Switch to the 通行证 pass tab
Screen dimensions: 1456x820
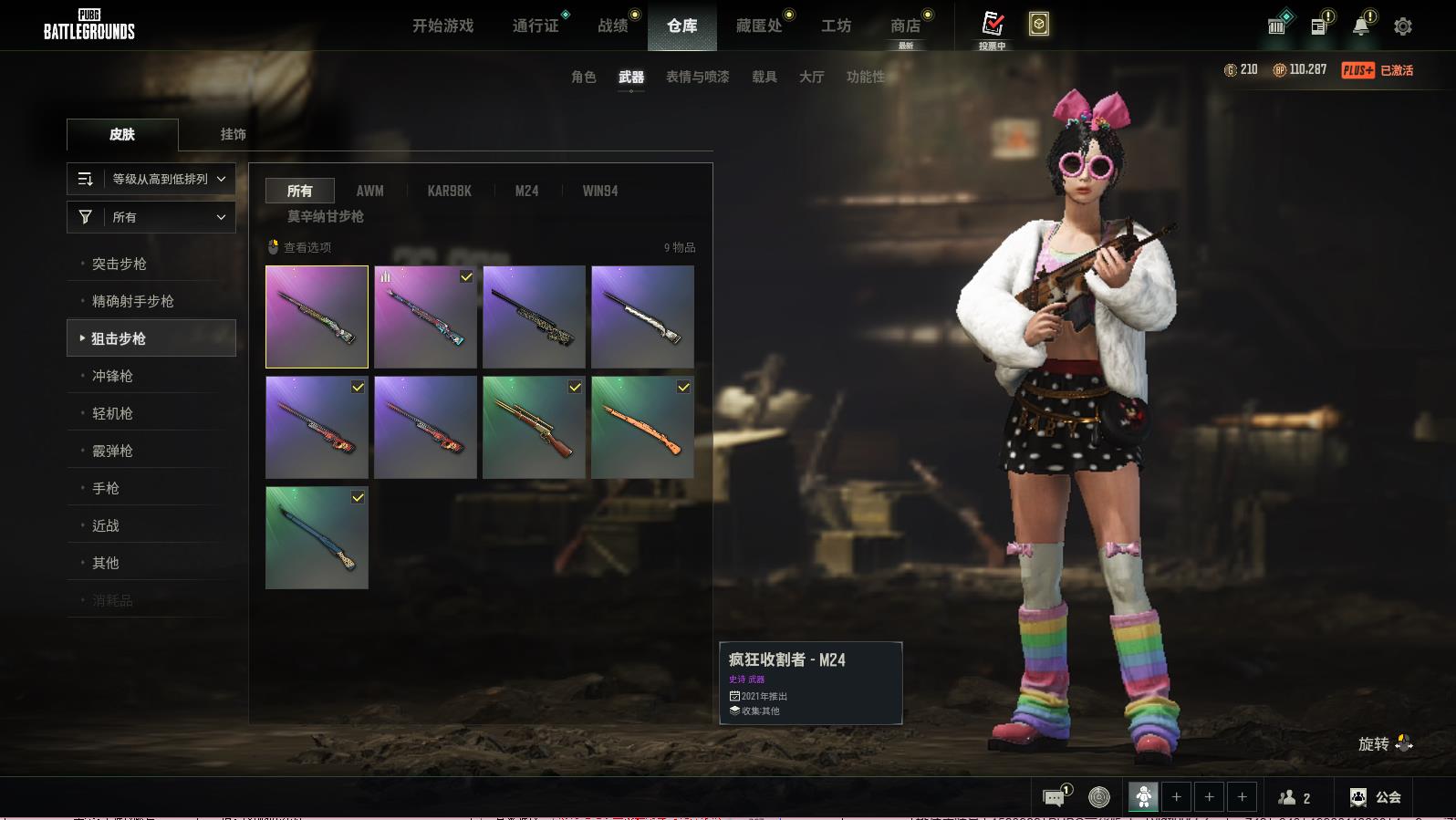point(536,26)
